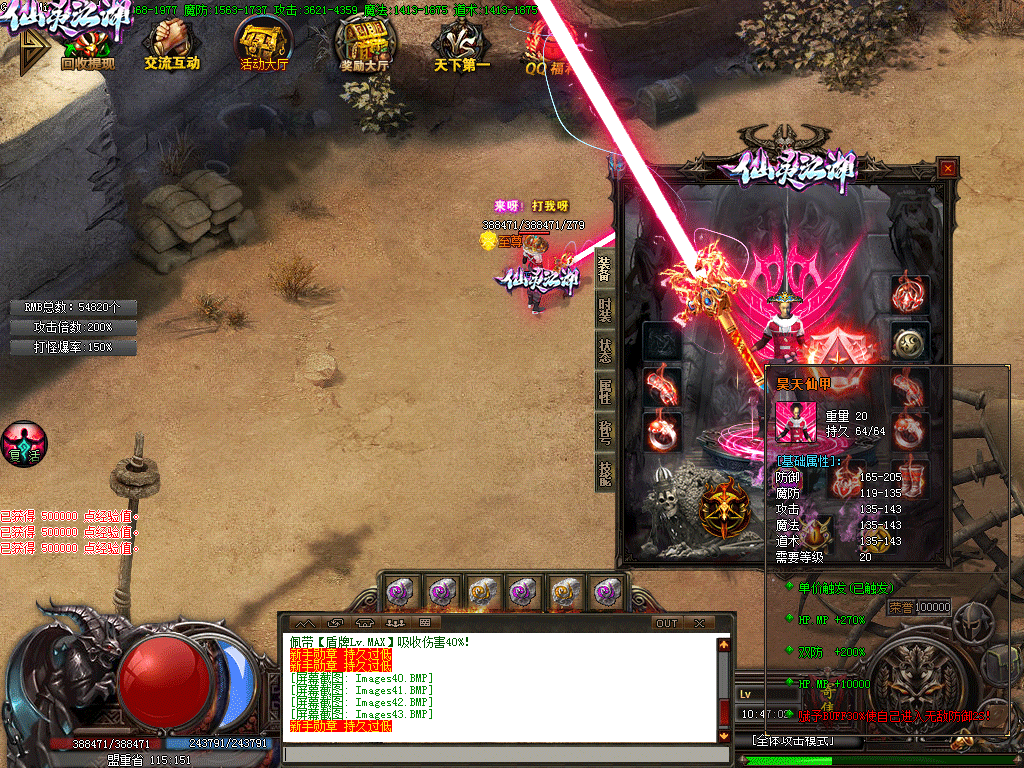Switch to the 时装 fashion tab

coord(605,309)
